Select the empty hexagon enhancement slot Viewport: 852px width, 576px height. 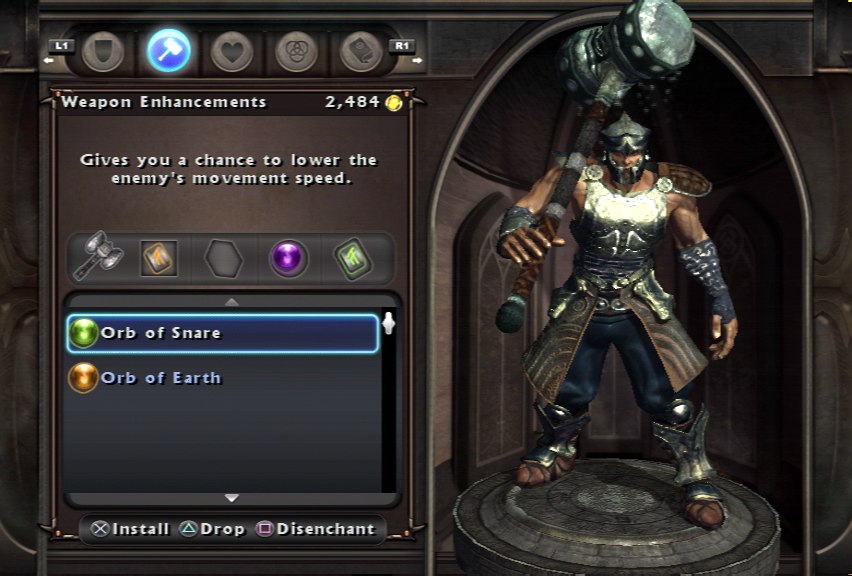click(223, 259)
